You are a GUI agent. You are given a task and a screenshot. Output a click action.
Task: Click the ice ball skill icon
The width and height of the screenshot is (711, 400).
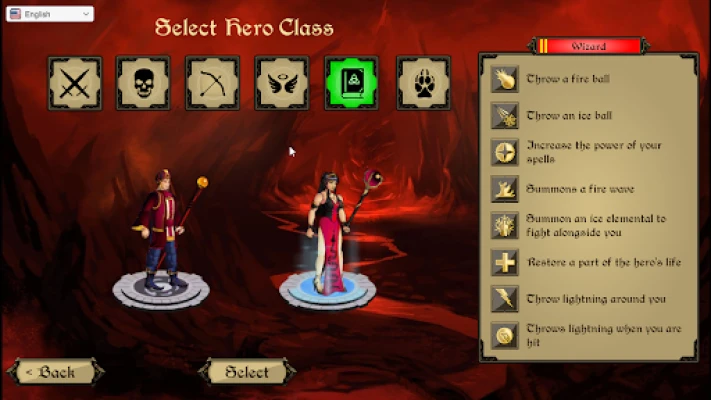(x=504, y=116)
